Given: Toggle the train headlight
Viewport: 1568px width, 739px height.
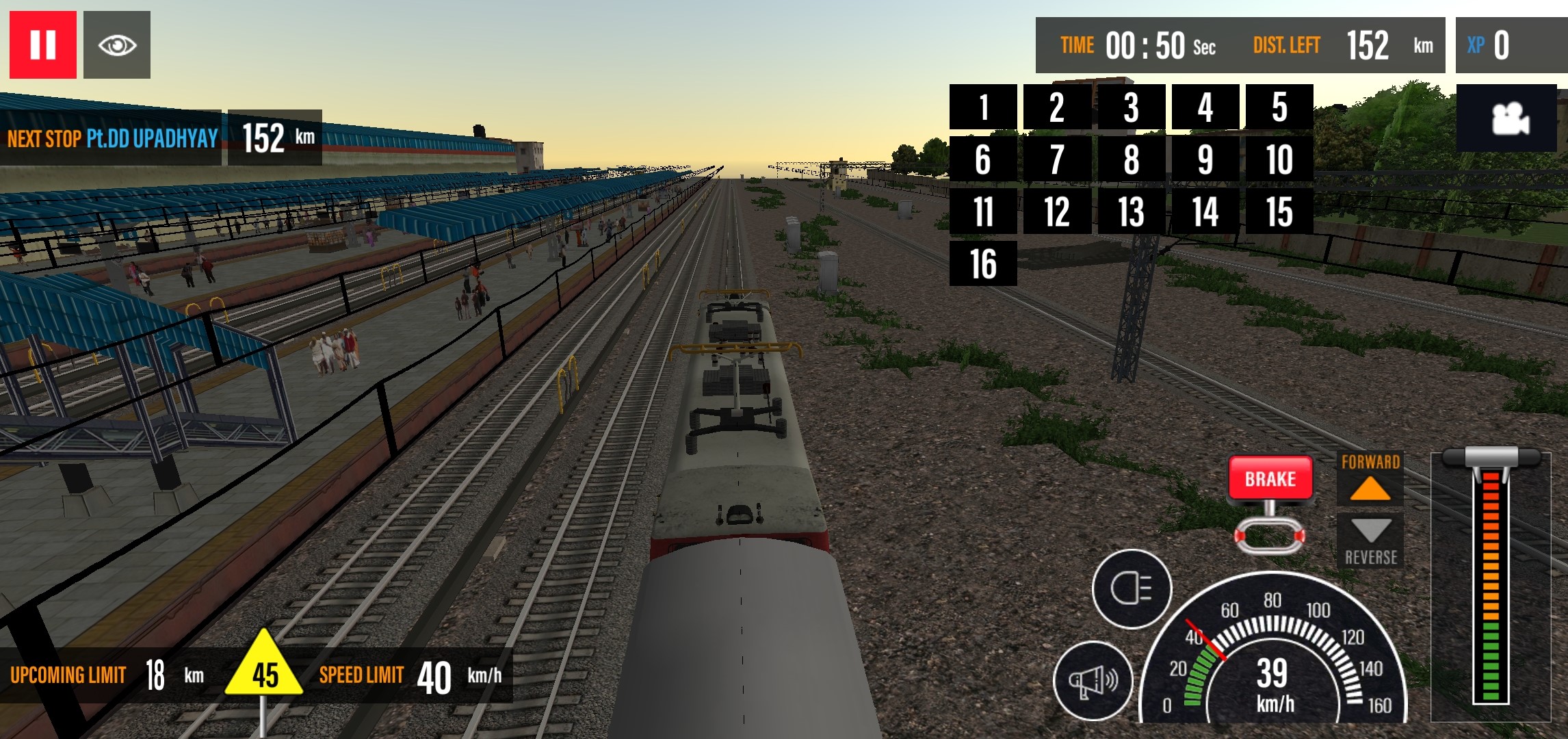Looking at the screenshot, I should (x=1132, y=588).
